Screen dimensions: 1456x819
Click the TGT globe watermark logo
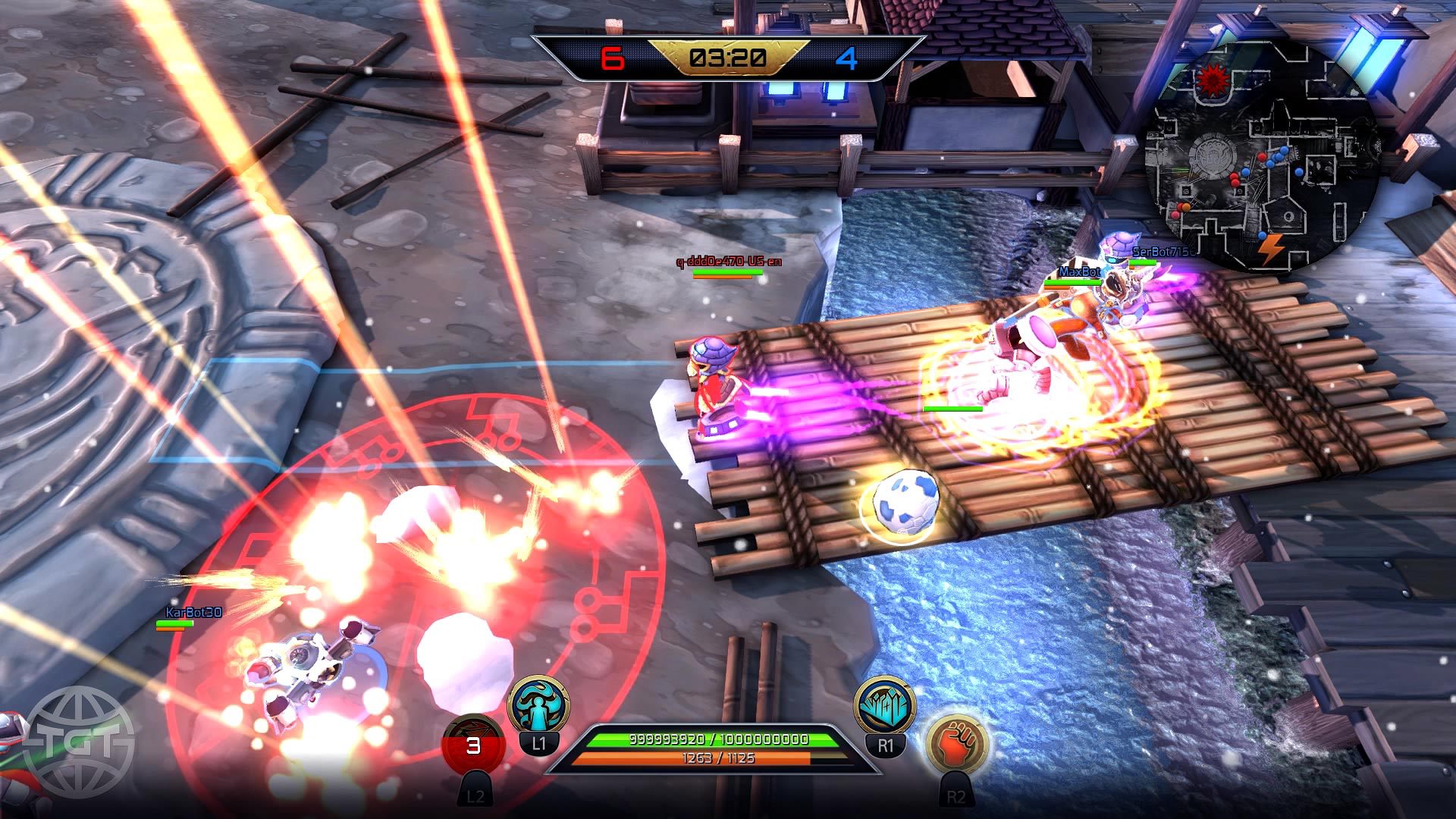tap(78, 742)
